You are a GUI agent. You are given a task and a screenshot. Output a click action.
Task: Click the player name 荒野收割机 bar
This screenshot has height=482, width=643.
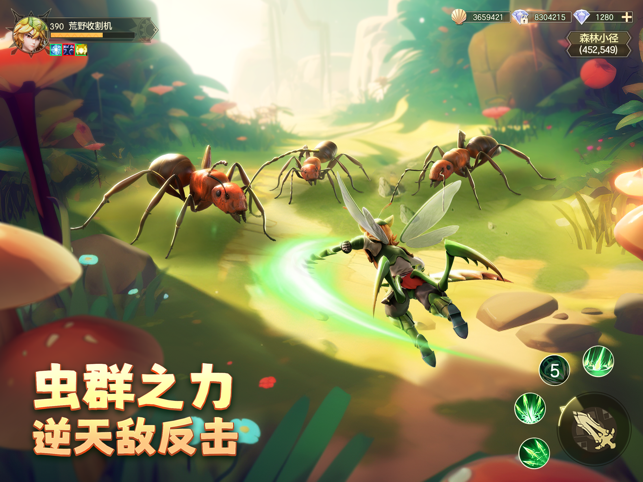pyautogui.click(x=97, y=27)
